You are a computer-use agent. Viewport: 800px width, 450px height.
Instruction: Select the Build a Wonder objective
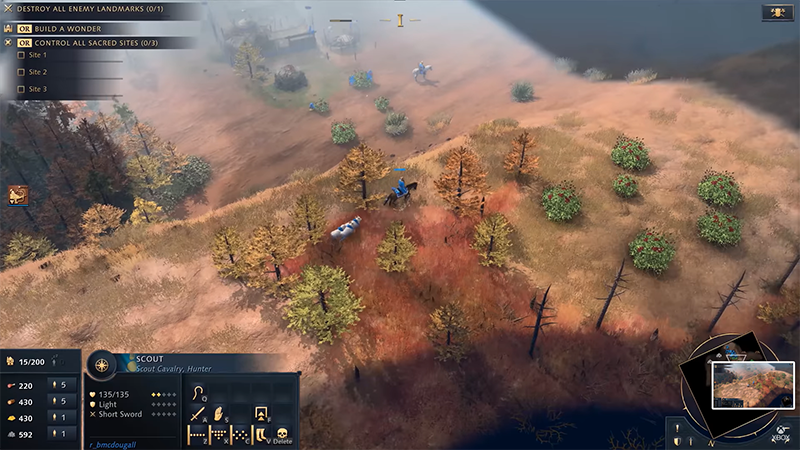(72, 27)
